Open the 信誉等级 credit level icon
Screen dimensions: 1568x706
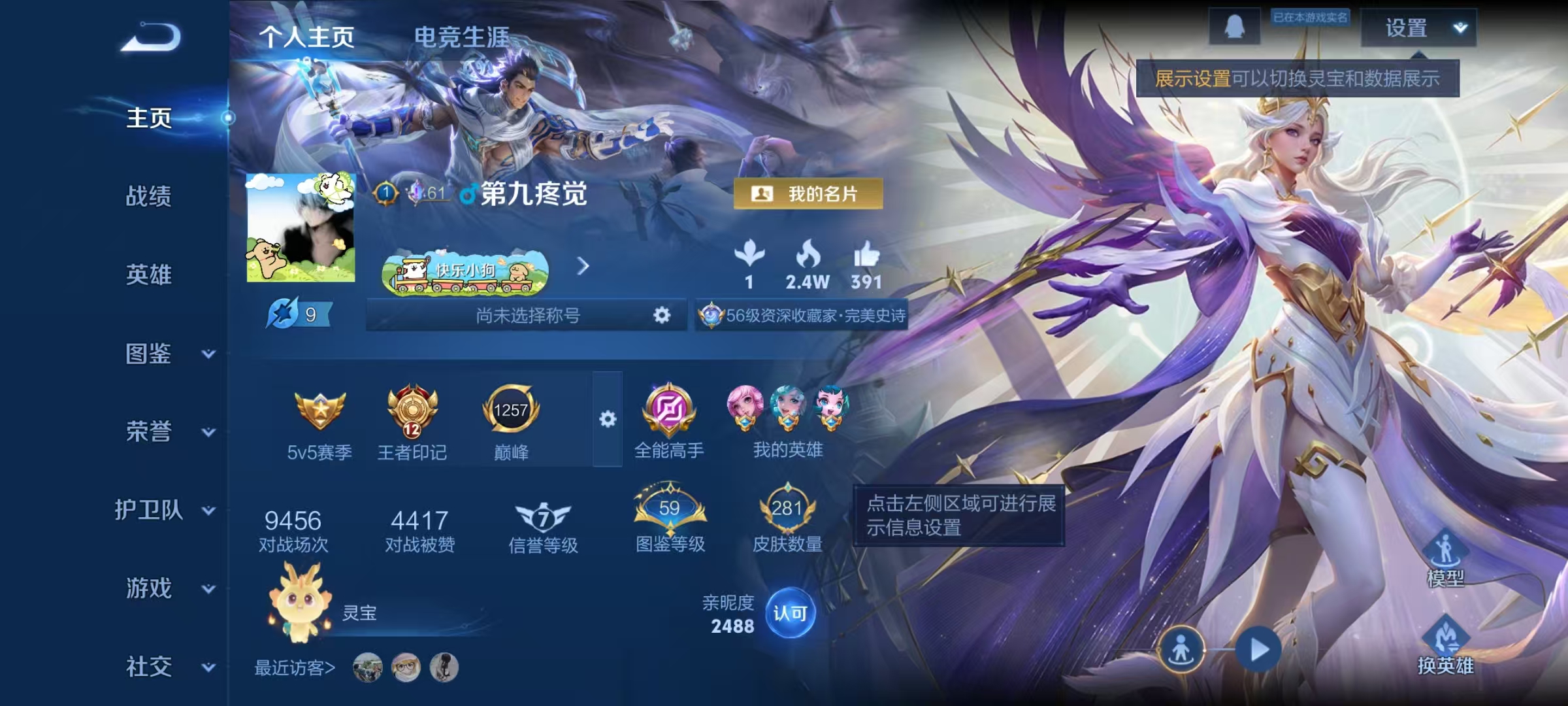point(542,520)
